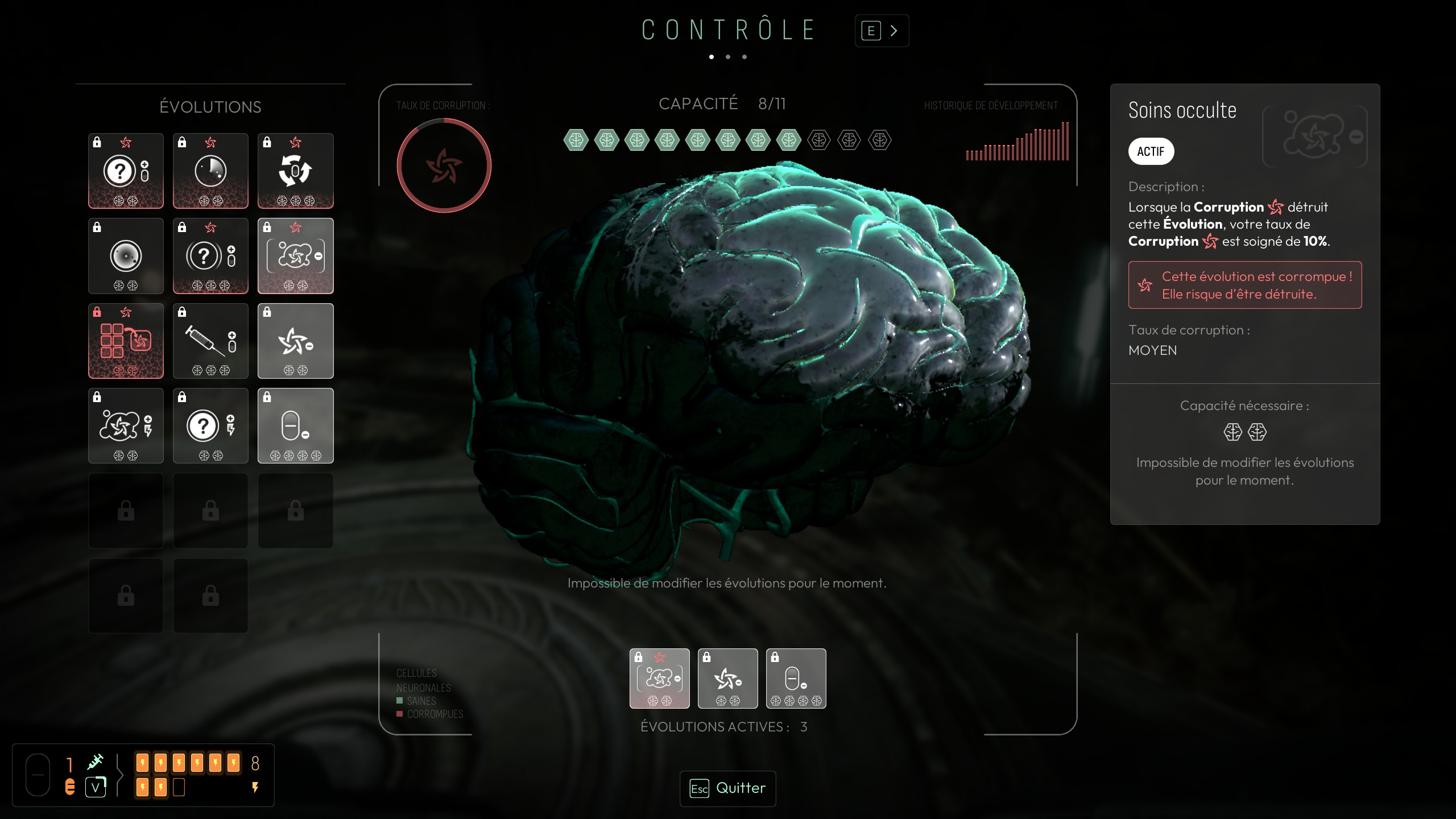1456x819 pixels.
Task: Go to the next page arrow beside Contrôle
Action: tap(882, 31)
